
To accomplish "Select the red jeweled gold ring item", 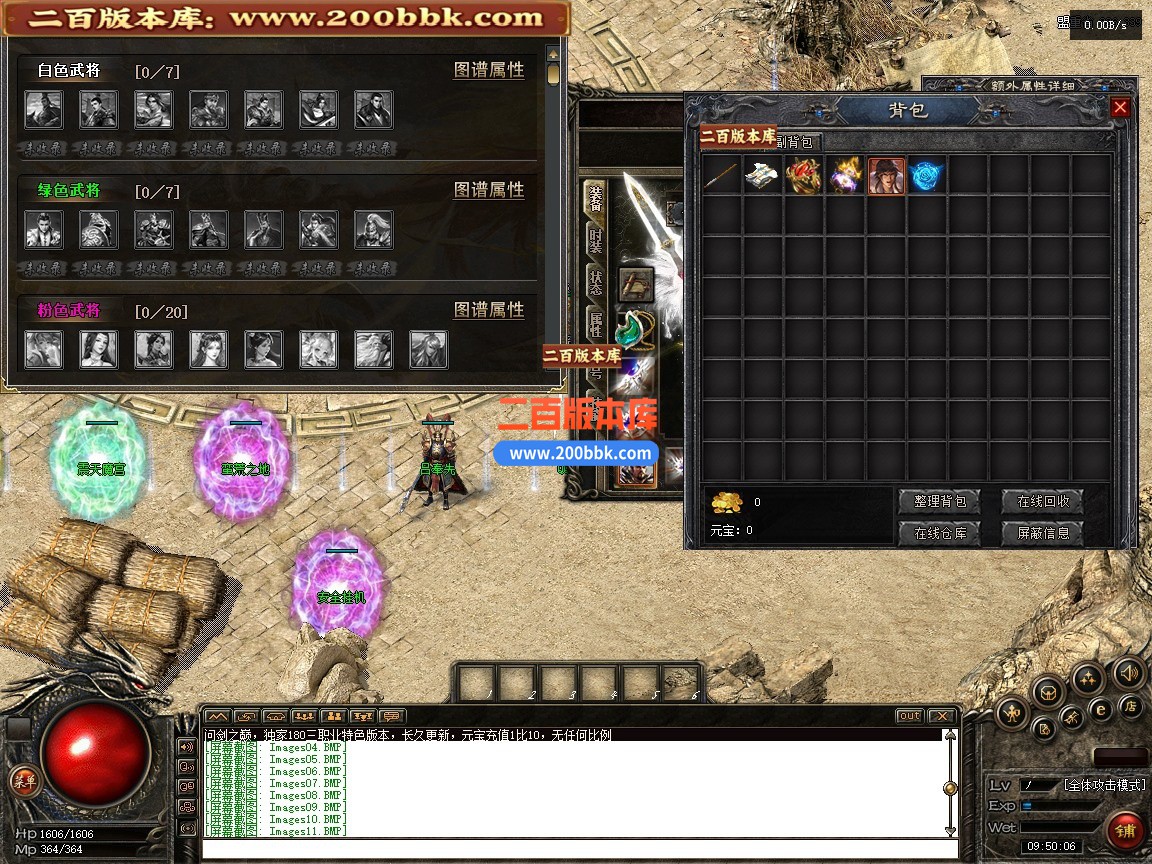I will (x=803, y=176).
